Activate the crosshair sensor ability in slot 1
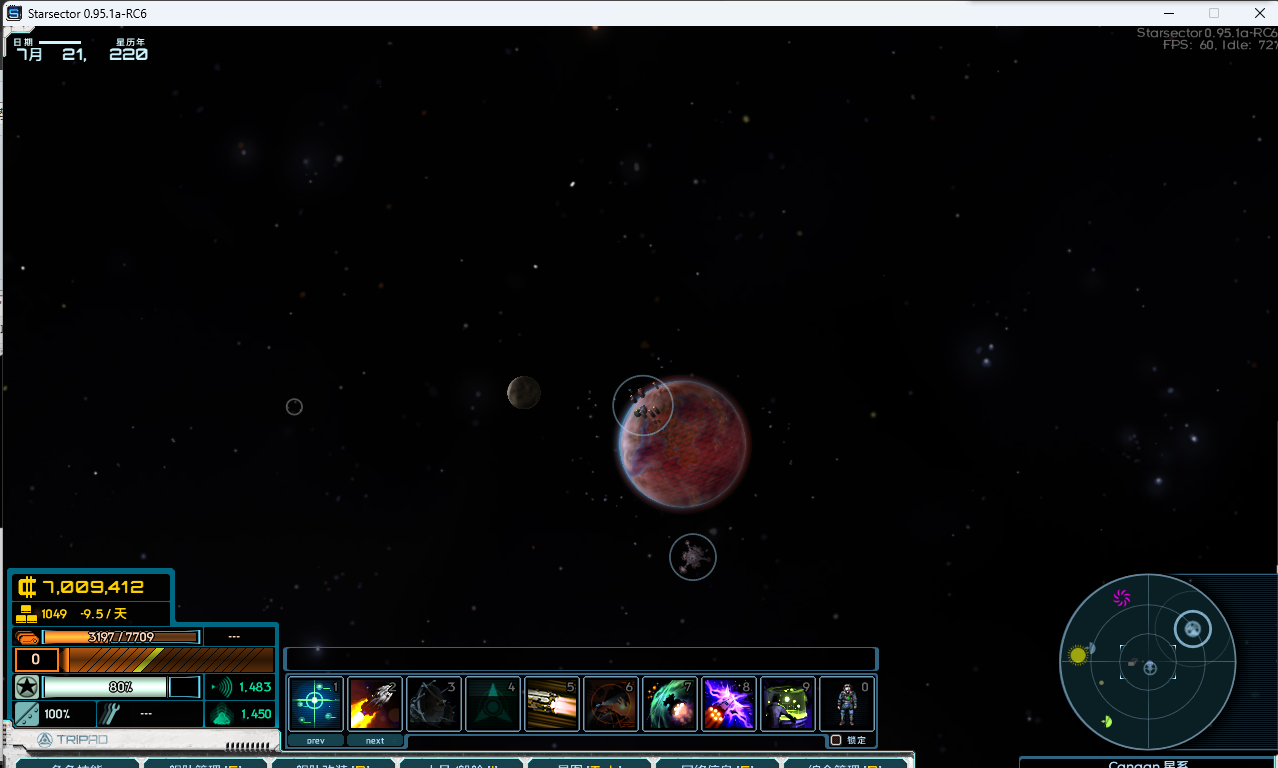 click(x=316, y=704)
